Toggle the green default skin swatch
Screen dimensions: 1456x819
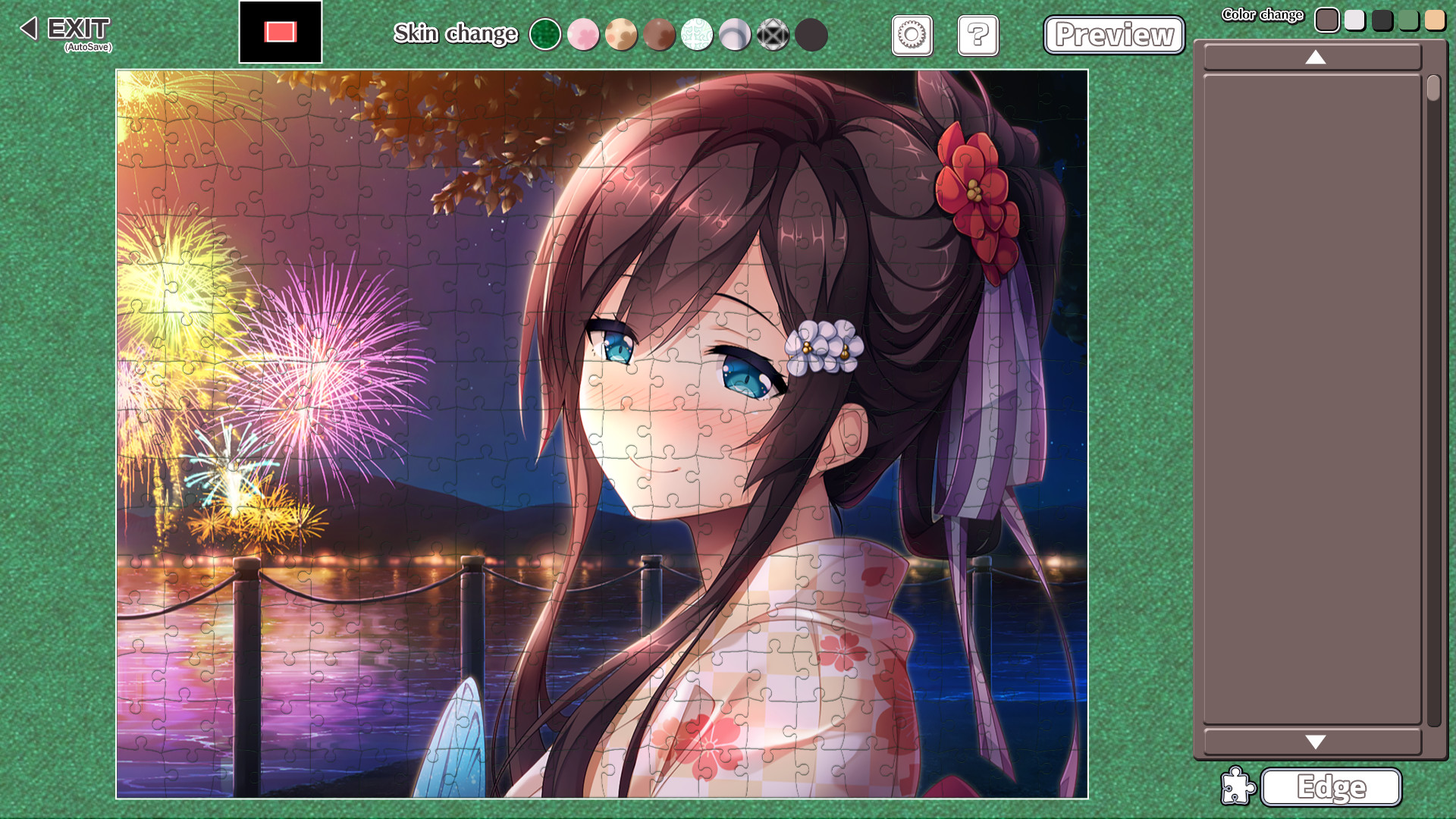tap(546, 35)
